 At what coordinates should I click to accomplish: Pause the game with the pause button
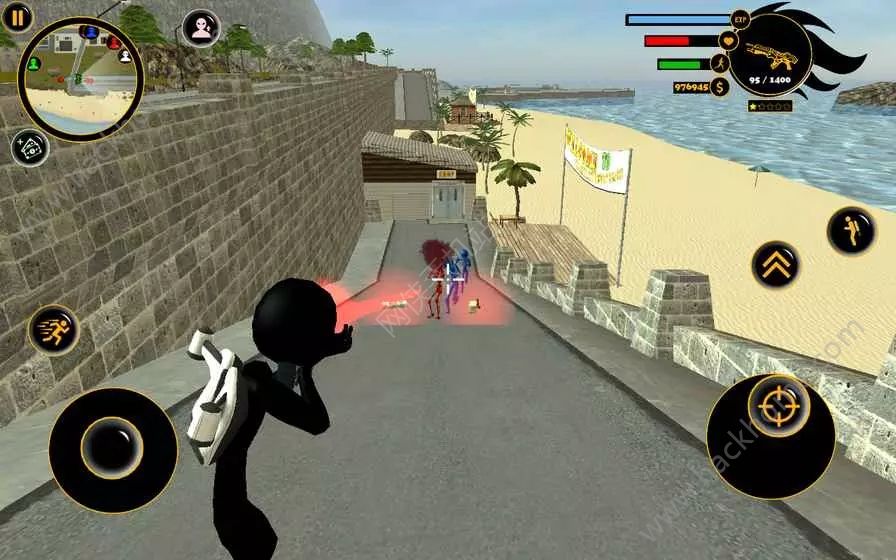17,15
